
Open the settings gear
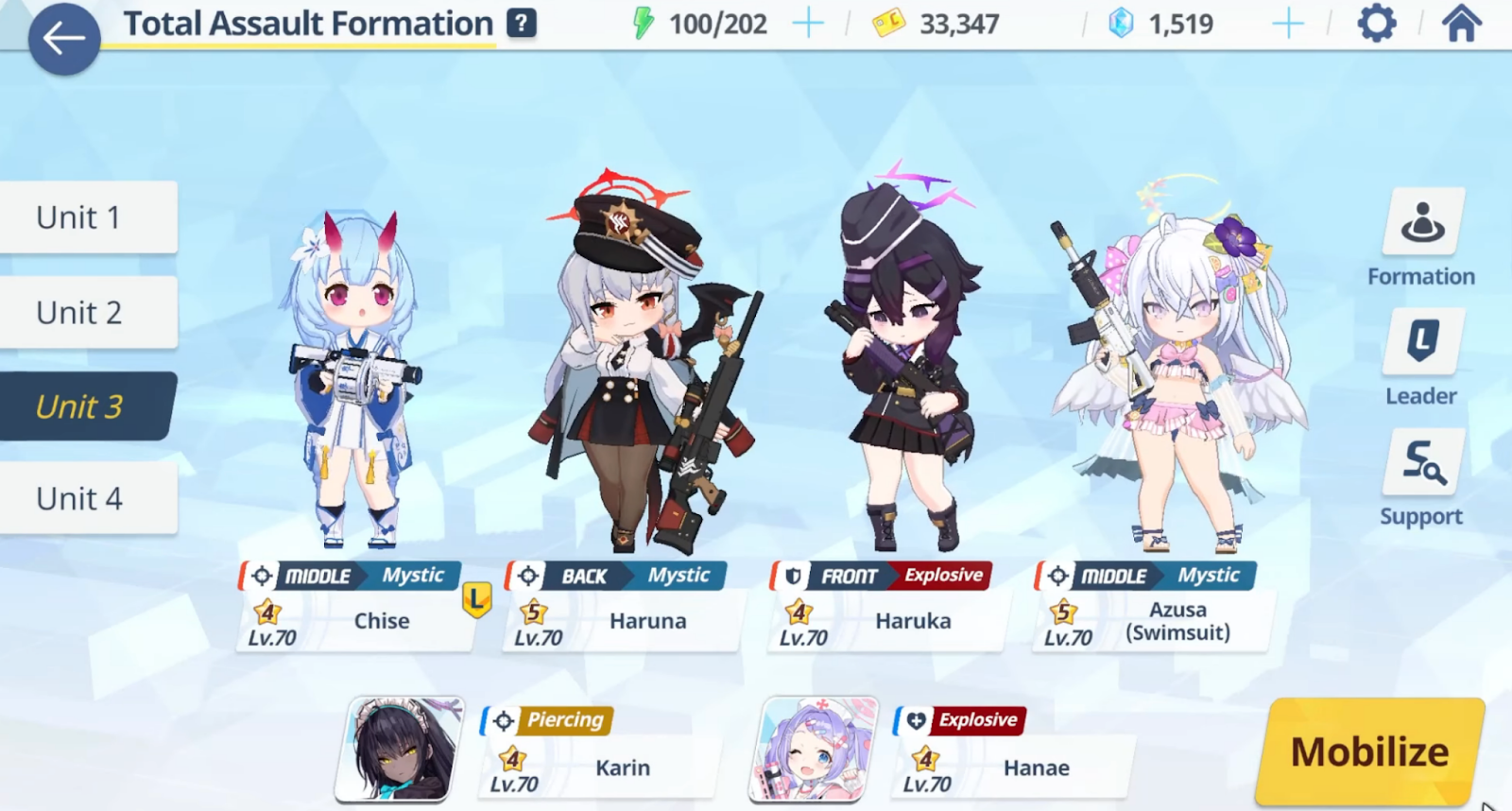[x=1376, y=23]
